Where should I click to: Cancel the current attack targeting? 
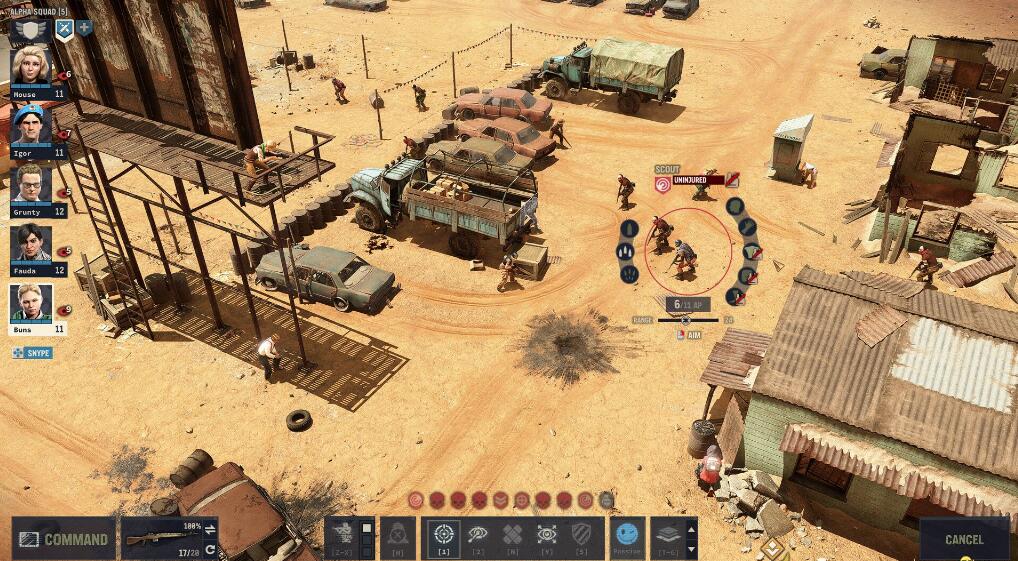point(964,539)
